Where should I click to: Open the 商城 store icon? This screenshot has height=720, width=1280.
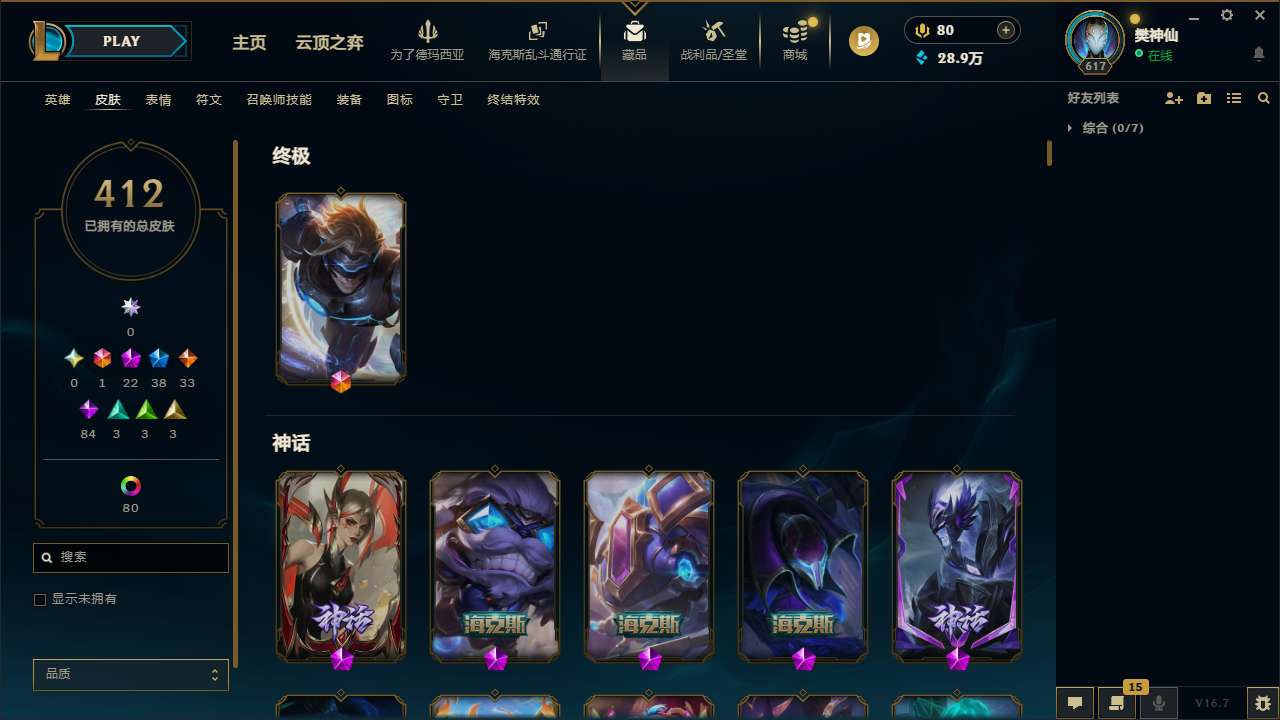[794, 40]
